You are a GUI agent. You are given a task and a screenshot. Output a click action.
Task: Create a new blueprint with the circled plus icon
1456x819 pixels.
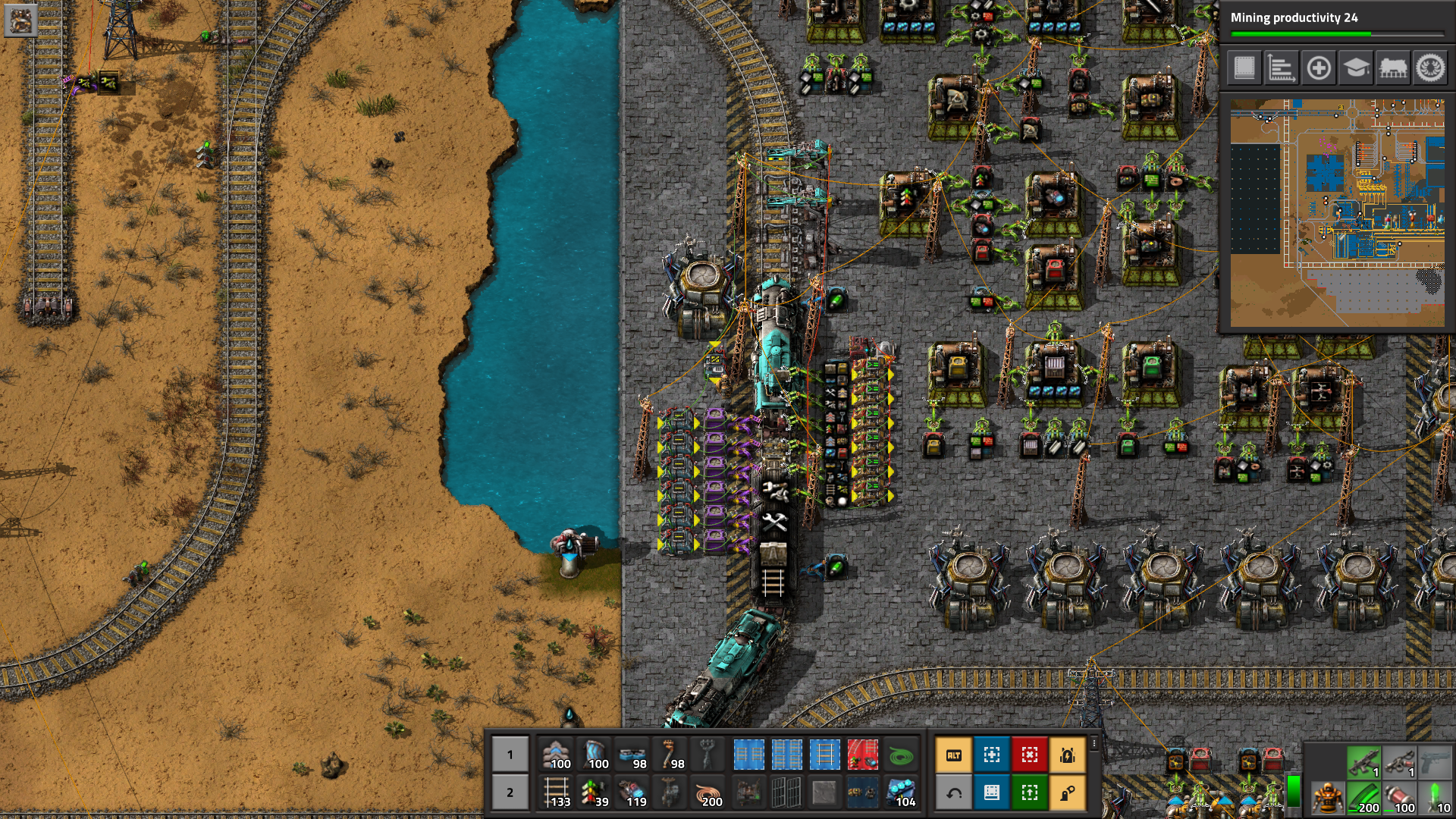click(1319, 68)
